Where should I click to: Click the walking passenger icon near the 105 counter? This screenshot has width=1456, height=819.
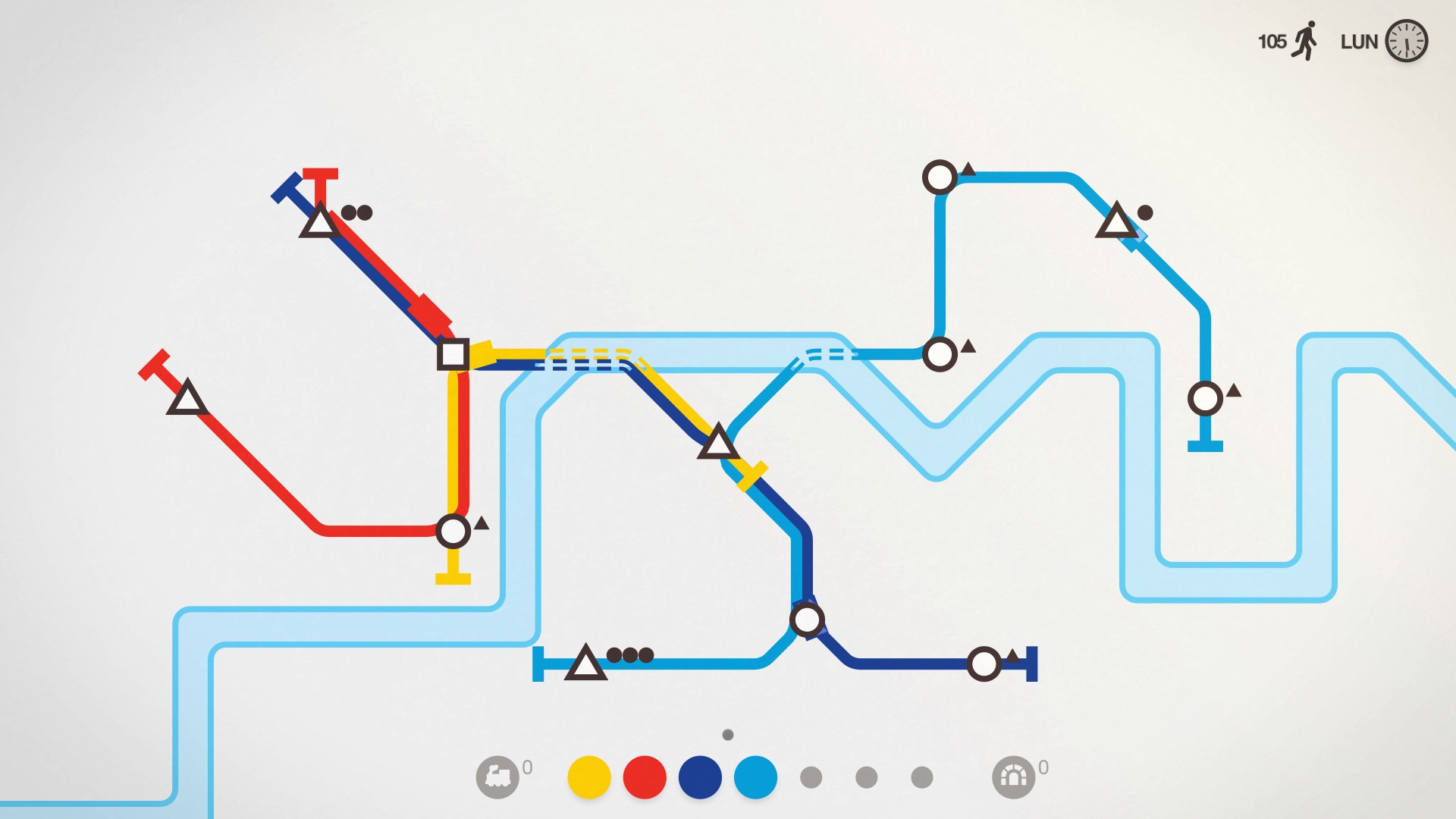(x=1304, y=42)
